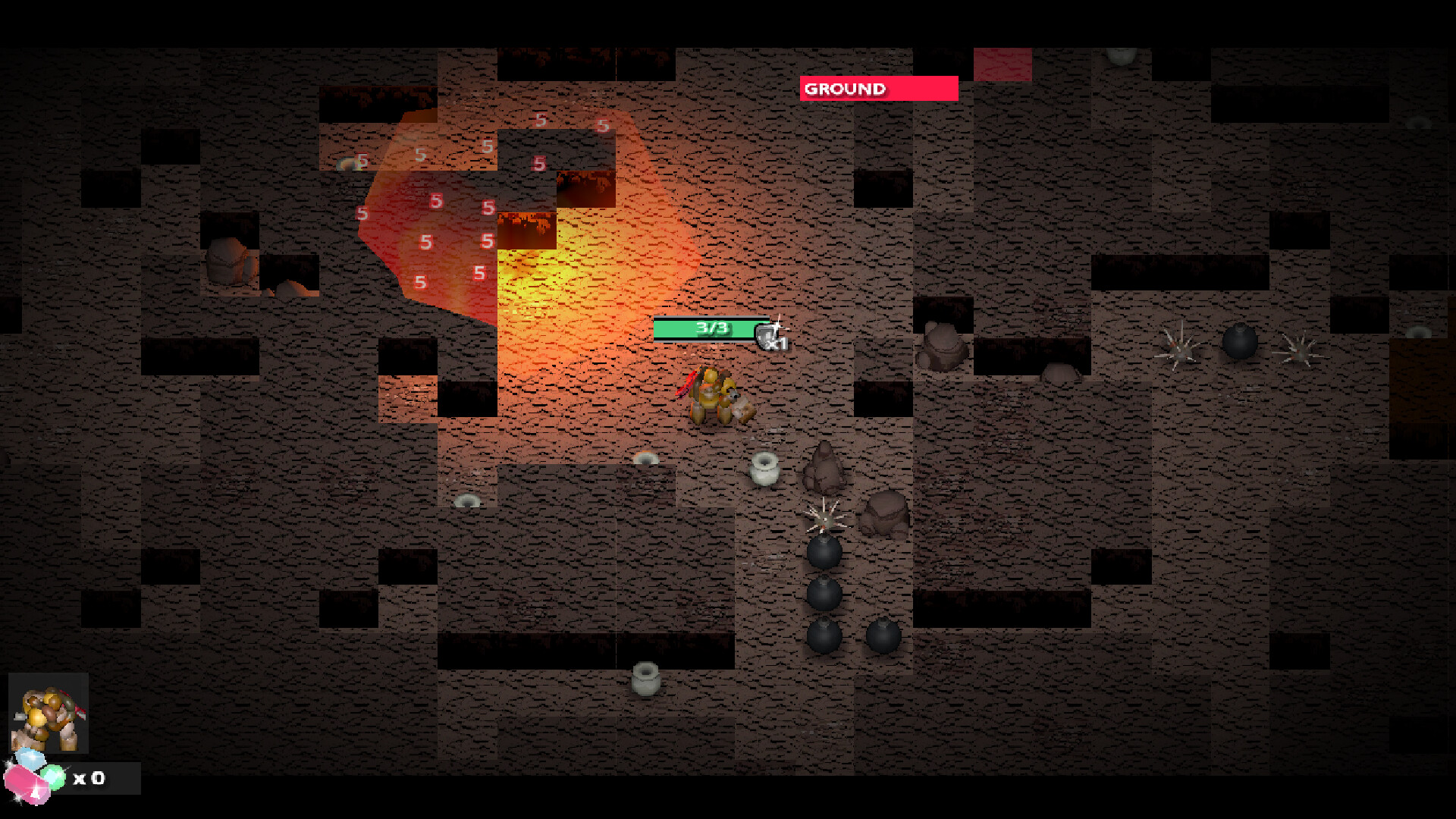Click the x0 gem count label
Viewport: 1456px width, 819px height.
(90, 777)
